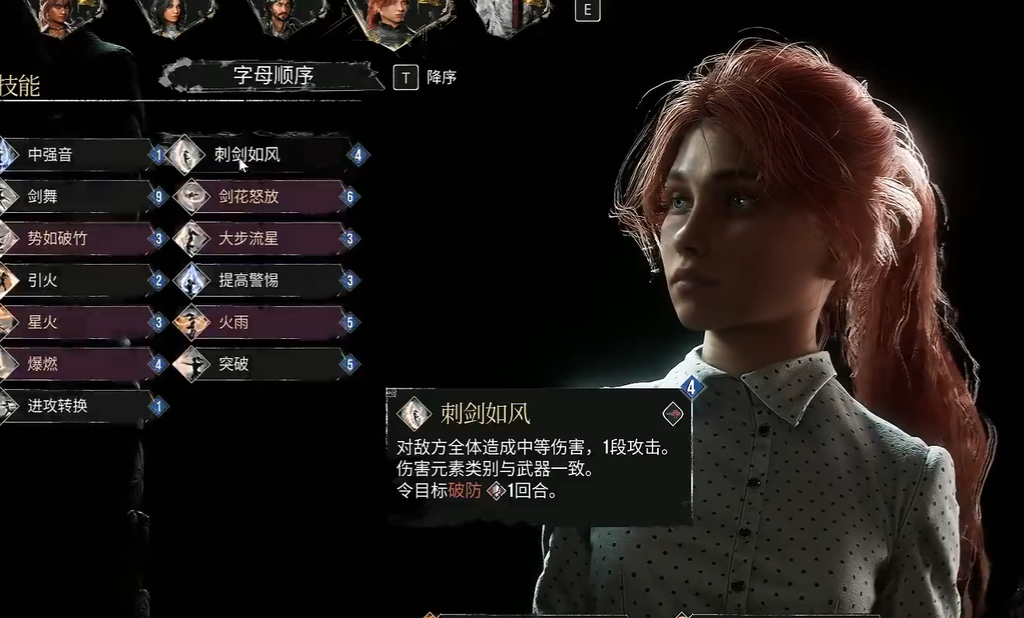Select the 剑花怒放 skill

coord(265,197)
